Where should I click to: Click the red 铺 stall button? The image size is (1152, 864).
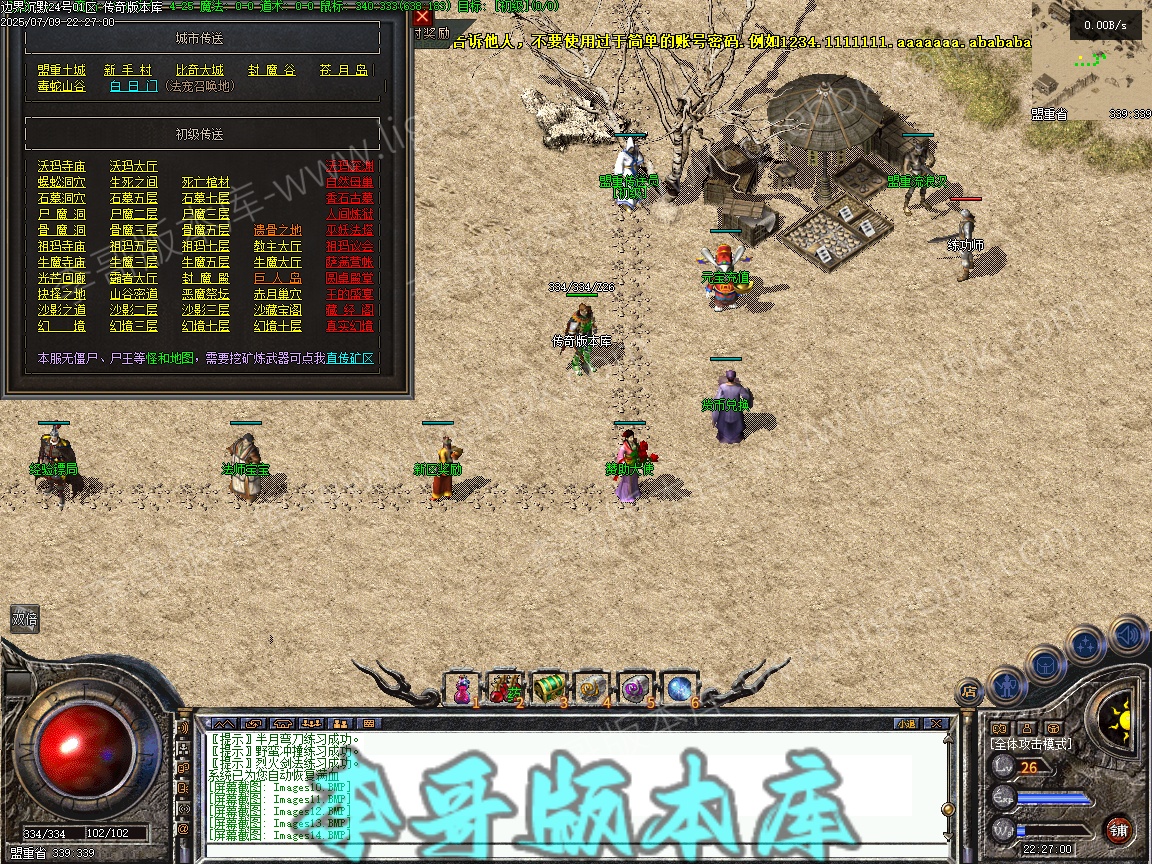1118,829
